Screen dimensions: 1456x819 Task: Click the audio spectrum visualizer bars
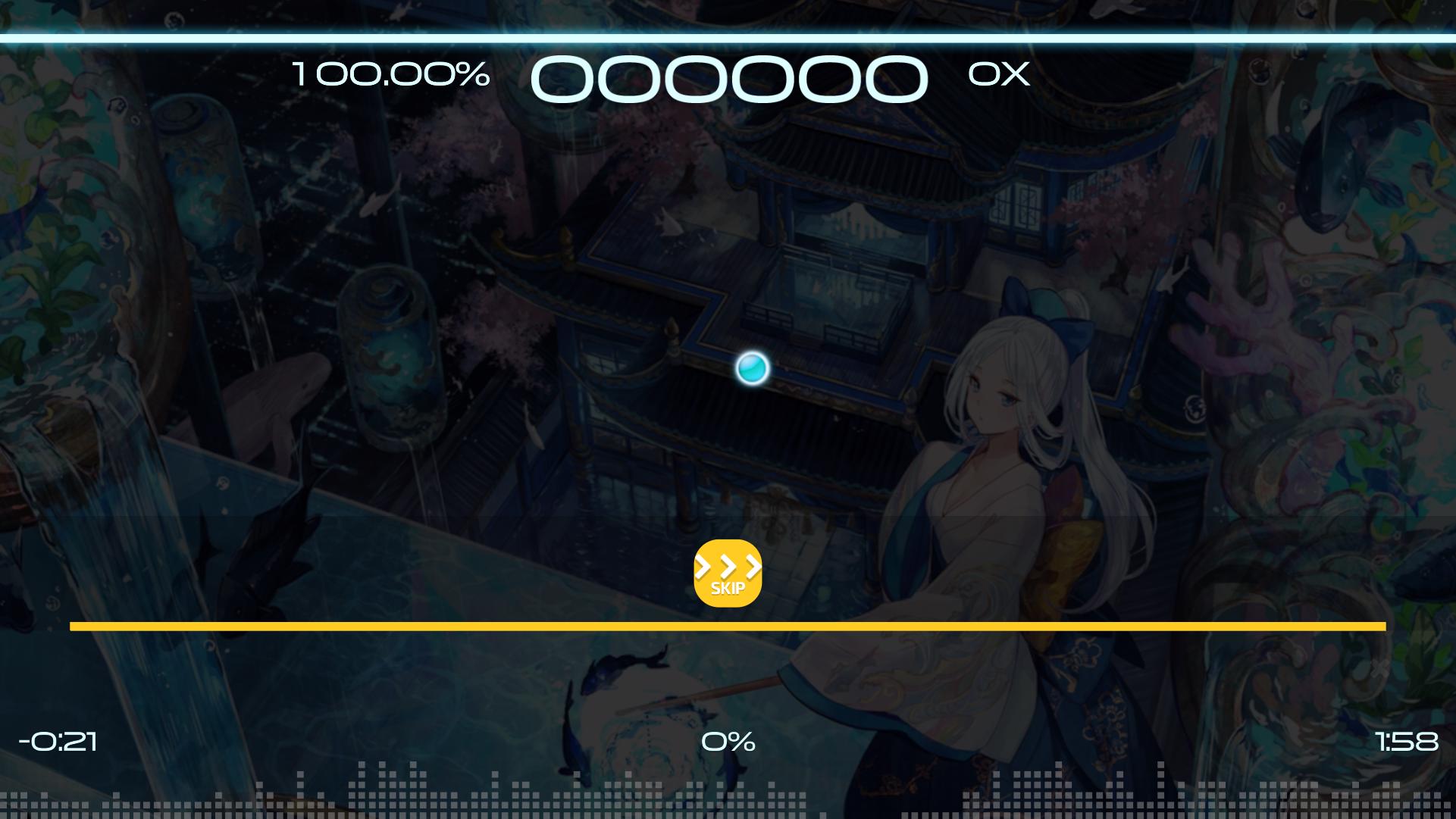(728, 796)
